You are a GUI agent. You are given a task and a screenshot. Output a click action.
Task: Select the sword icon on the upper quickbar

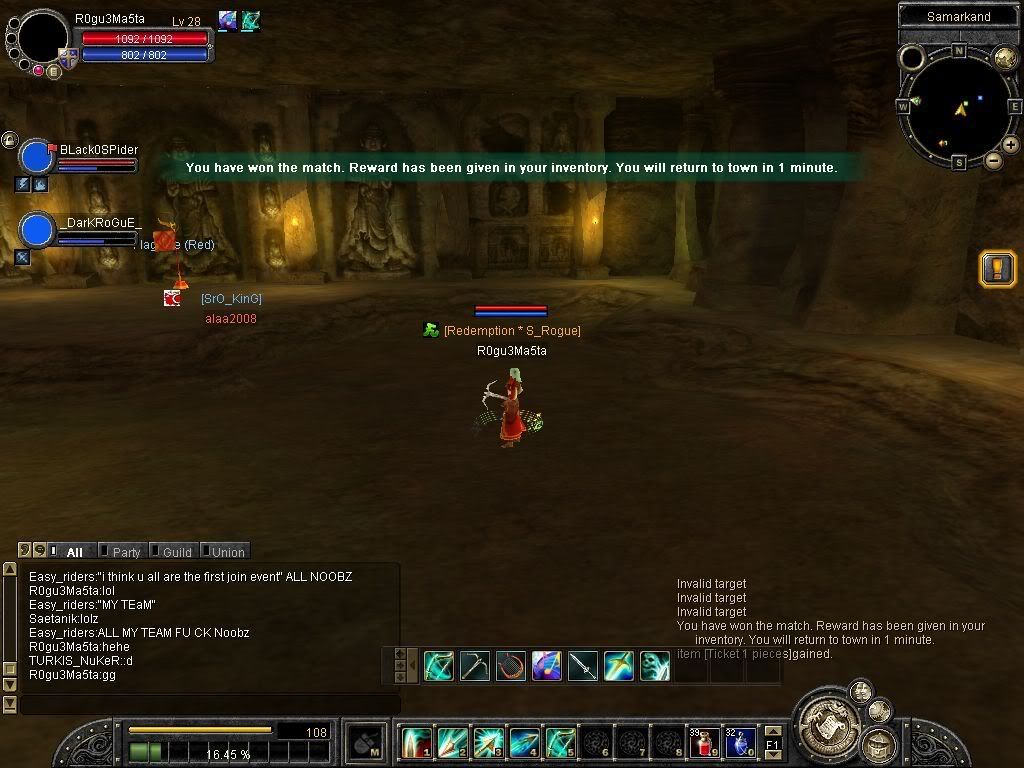point(583,666)
